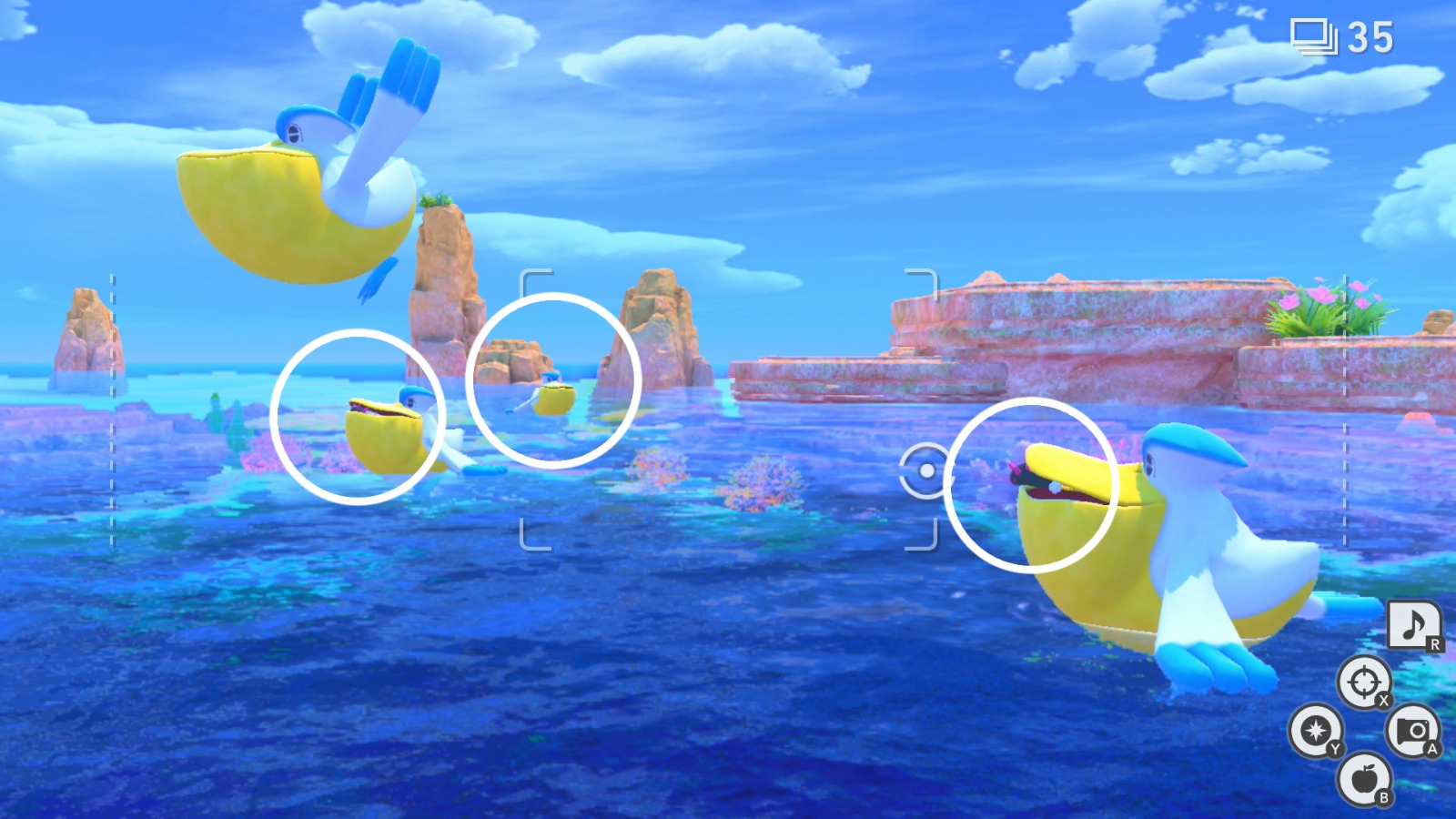Click the Poke Ball focus reticle
The width and height of the screenshot is (1456, 819).
[927, 471]
